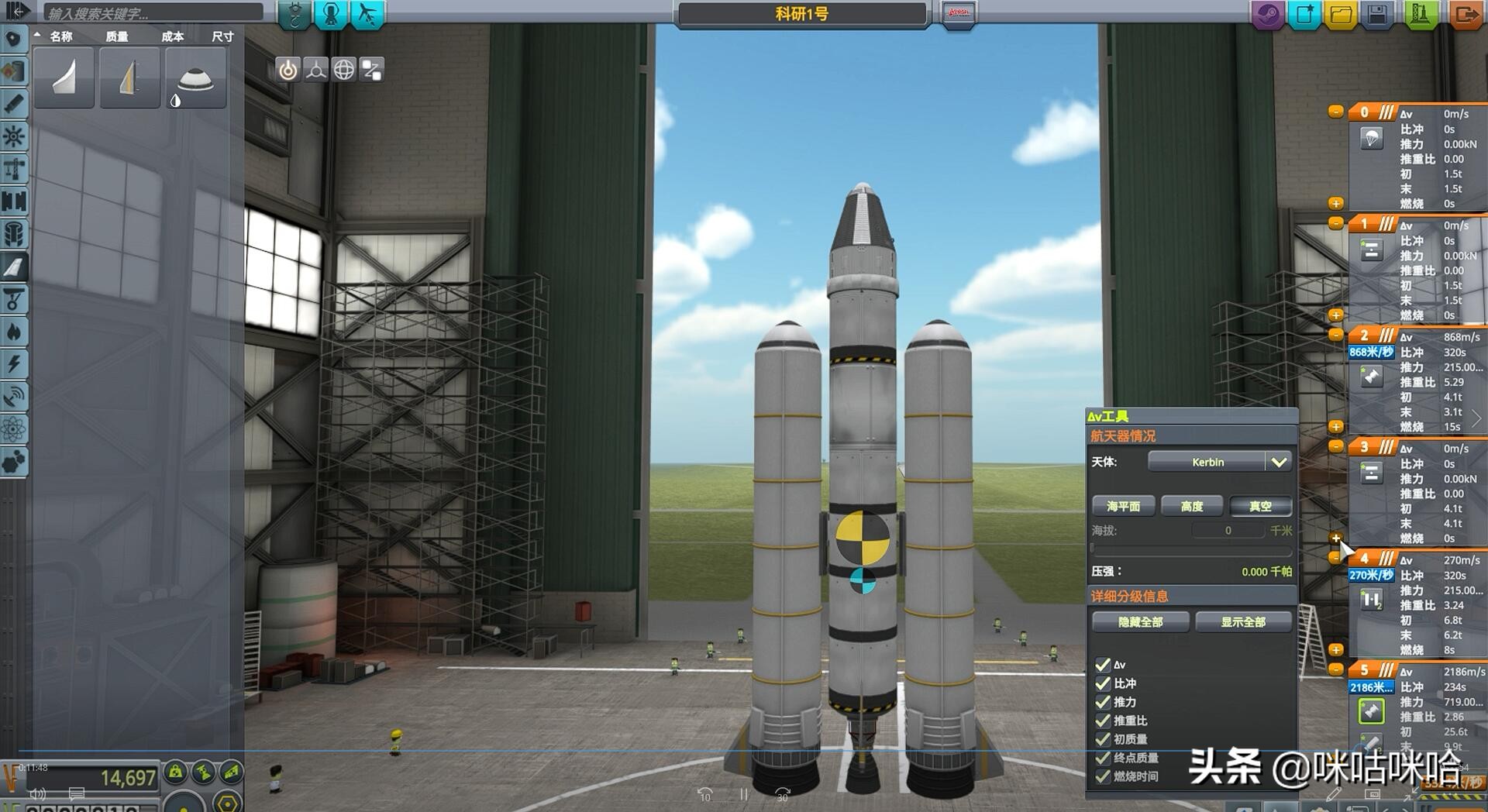This screenshot has height=812, width=1488.
Task: Toggle the 比冲 (specific impulse) checkbox
Action: [x=1103, y=683]
